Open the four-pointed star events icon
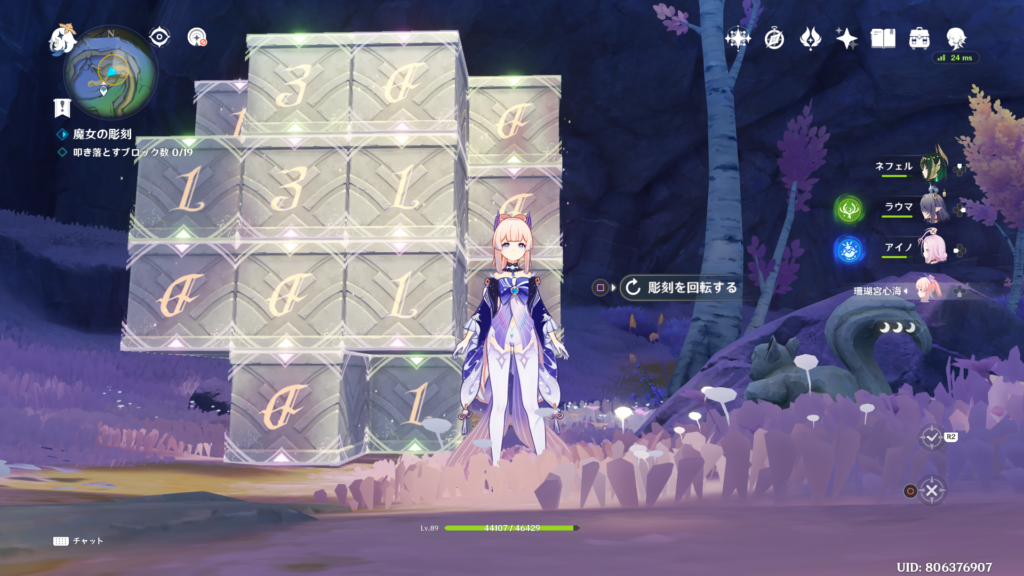1024x576 pixels. 738,39
